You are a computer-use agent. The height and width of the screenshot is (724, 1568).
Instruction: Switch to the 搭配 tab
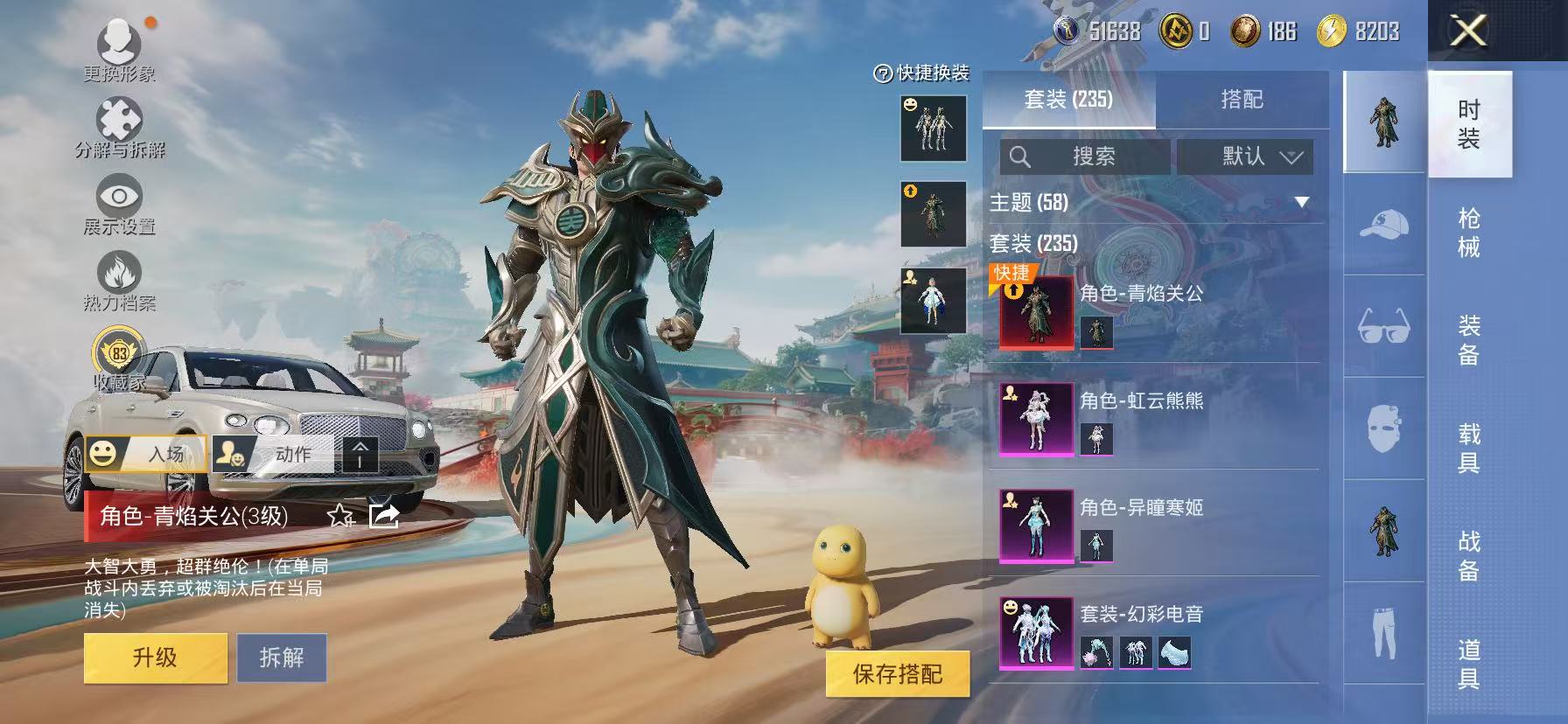point(1242,99)
